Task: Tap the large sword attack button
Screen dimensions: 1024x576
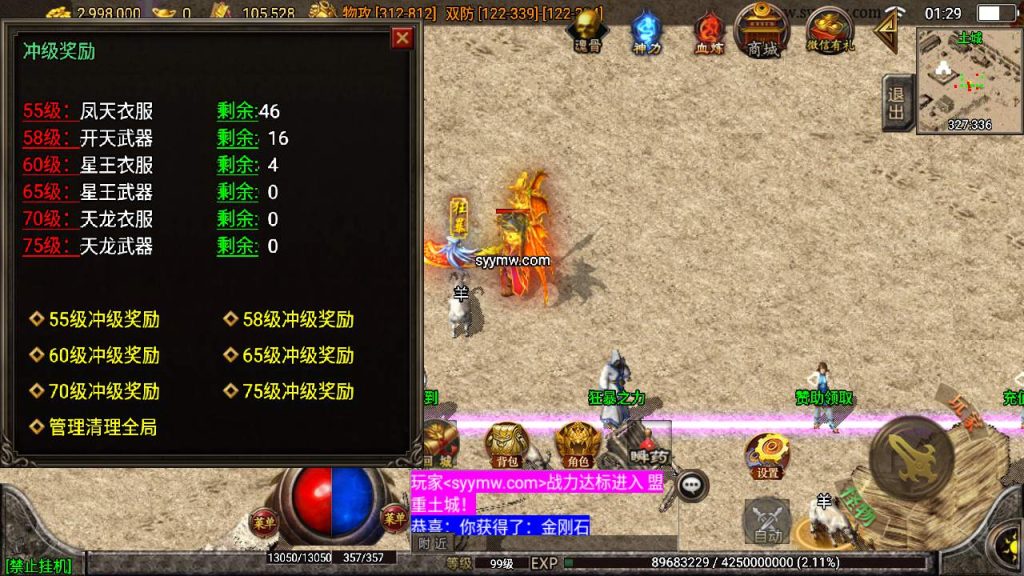Action: click(911, 459)
